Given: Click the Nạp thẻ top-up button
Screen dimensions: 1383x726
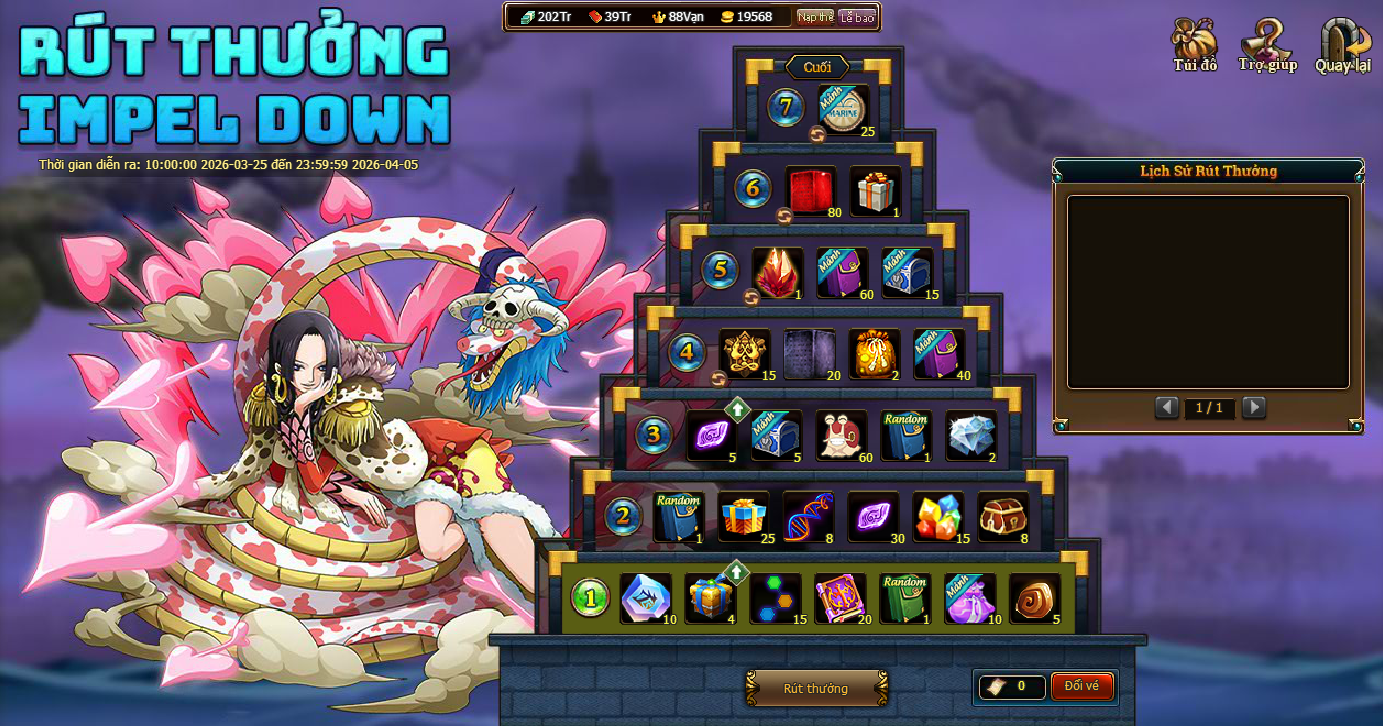Looking at the screenshot, I should 815,17.
